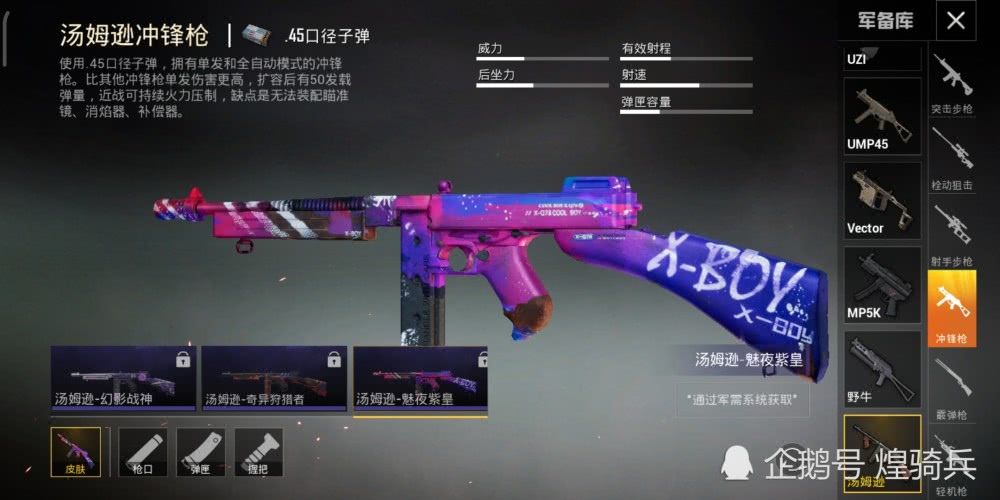Viewport: 1000px width, 500px height.
Task: Switch to the 枪口 muzzle attachment tab
Action: (x=143, y=452)
